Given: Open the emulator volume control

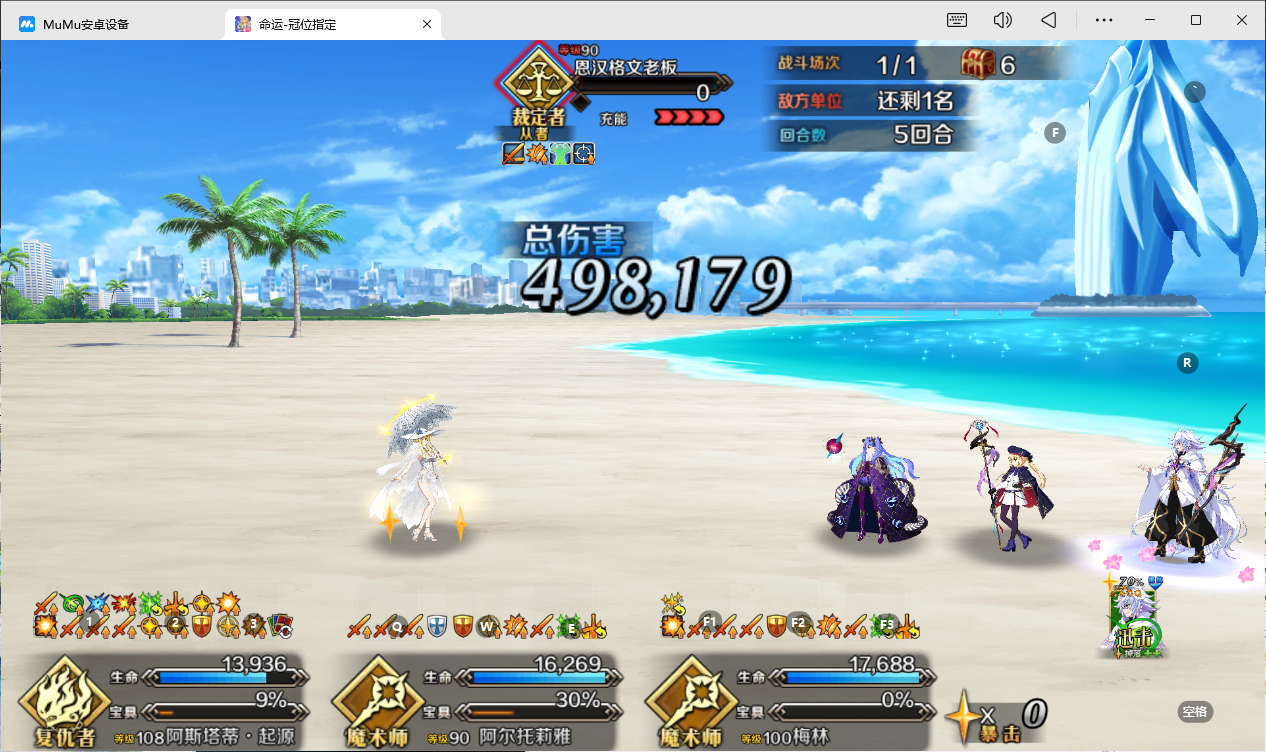Looking at the screenshot, I should pos(1002,20).
